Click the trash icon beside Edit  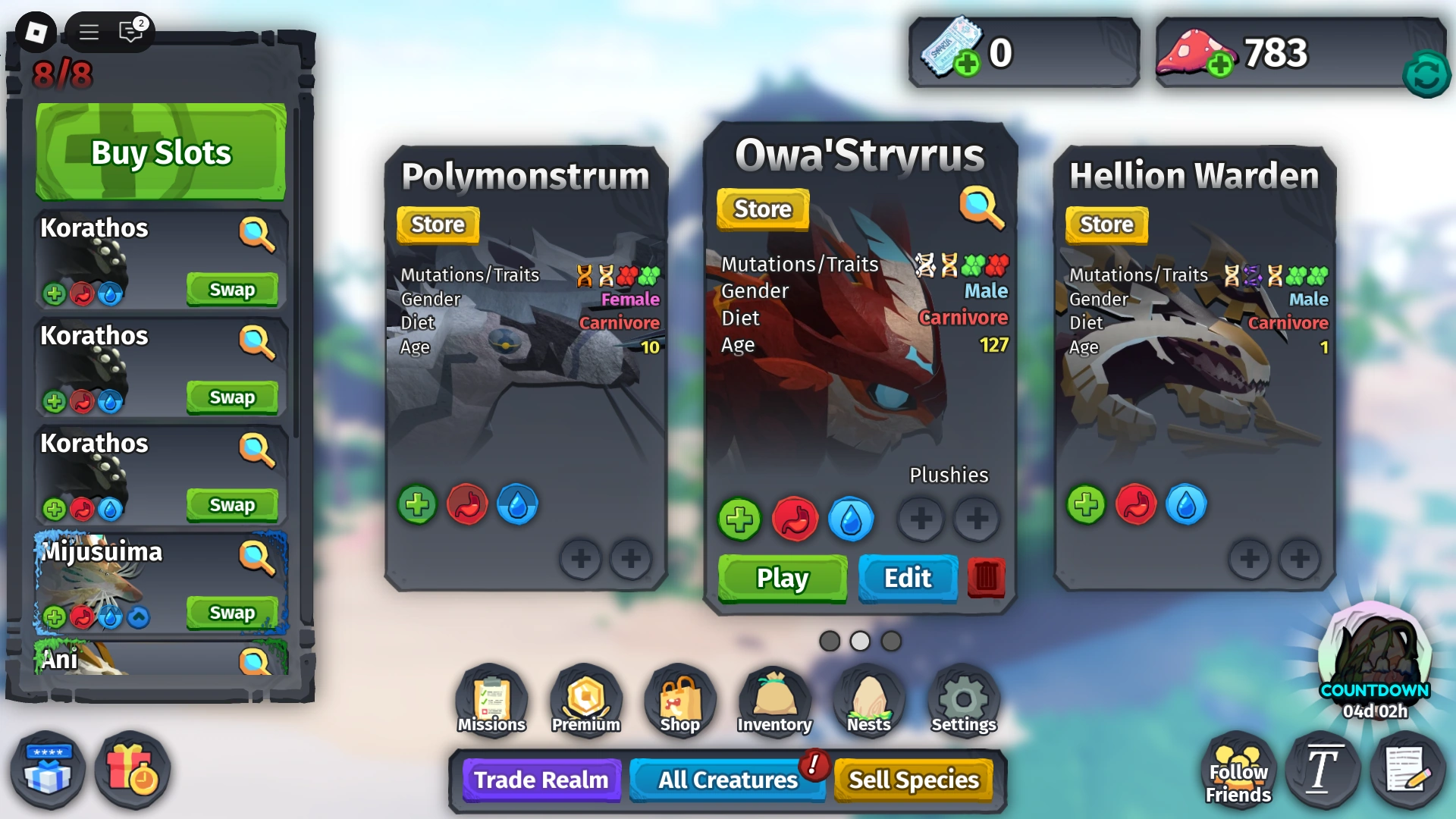tap(985, 579)
